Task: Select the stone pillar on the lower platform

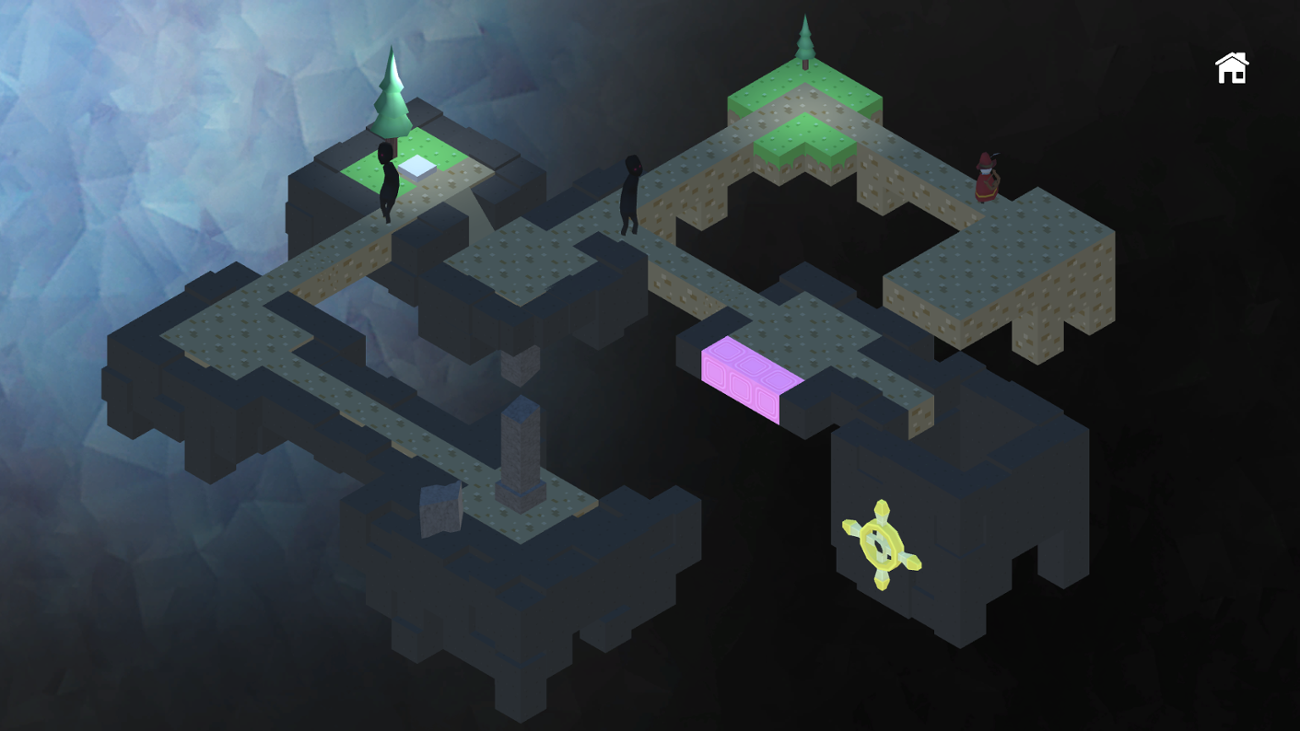Action: [520, 445]
